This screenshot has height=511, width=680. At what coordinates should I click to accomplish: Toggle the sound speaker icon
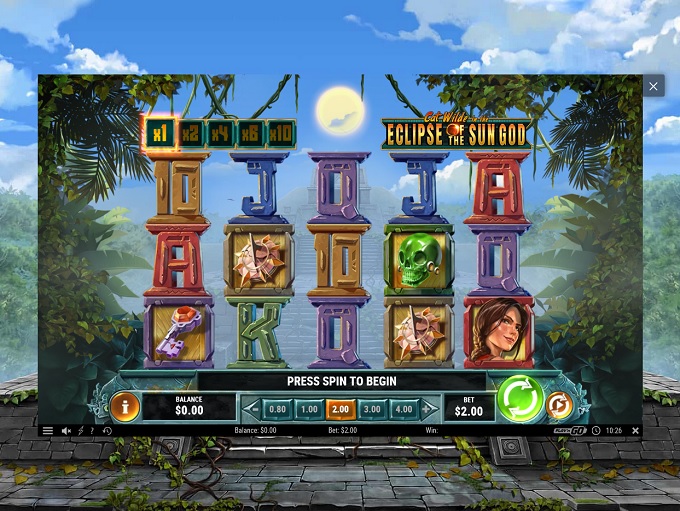pyautogui.click(x=66, y=431)
